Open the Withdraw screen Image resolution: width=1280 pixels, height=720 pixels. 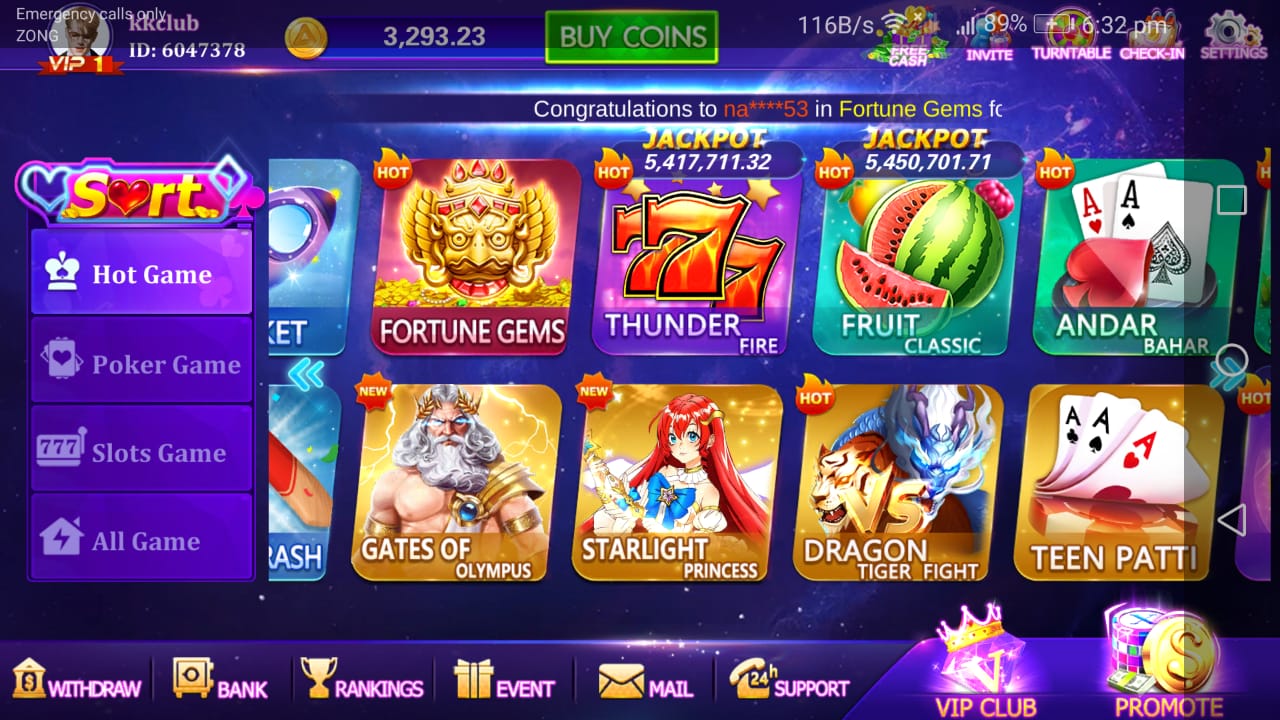(76, 680)
